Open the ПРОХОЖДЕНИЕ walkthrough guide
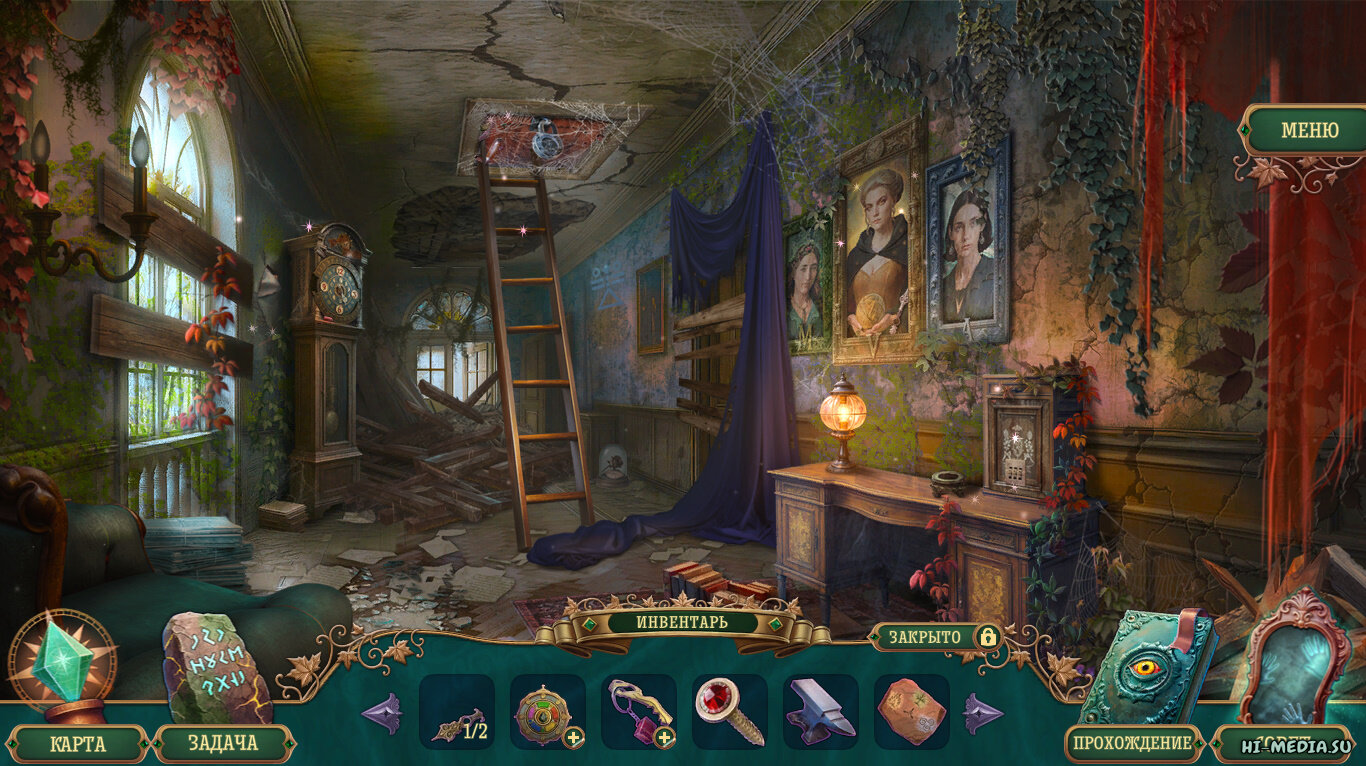Image resolution: width=1366 pixels, height=766 pixels. [x=1134, y=743]
